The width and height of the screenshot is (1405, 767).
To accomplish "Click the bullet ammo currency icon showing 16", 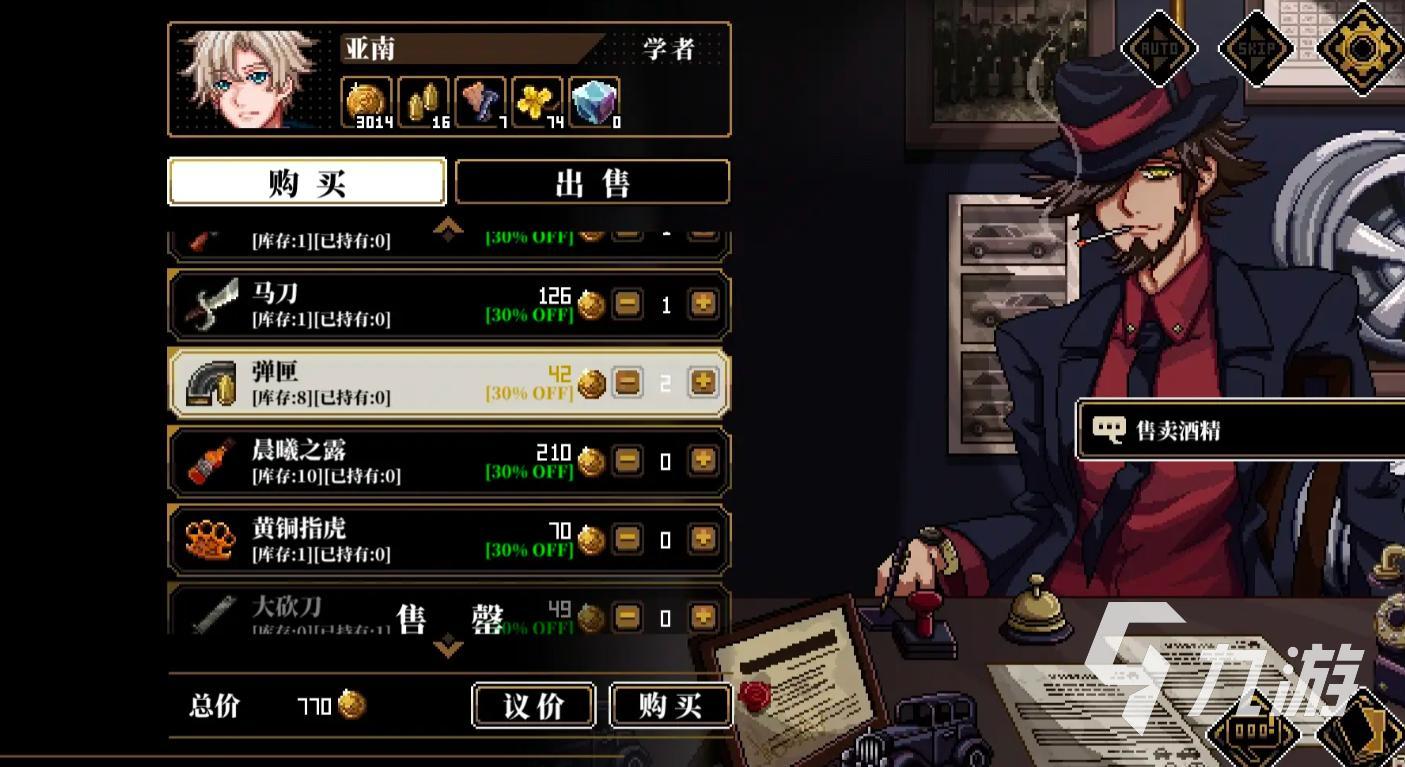I will pyautogui.click(x=424, y=98).
